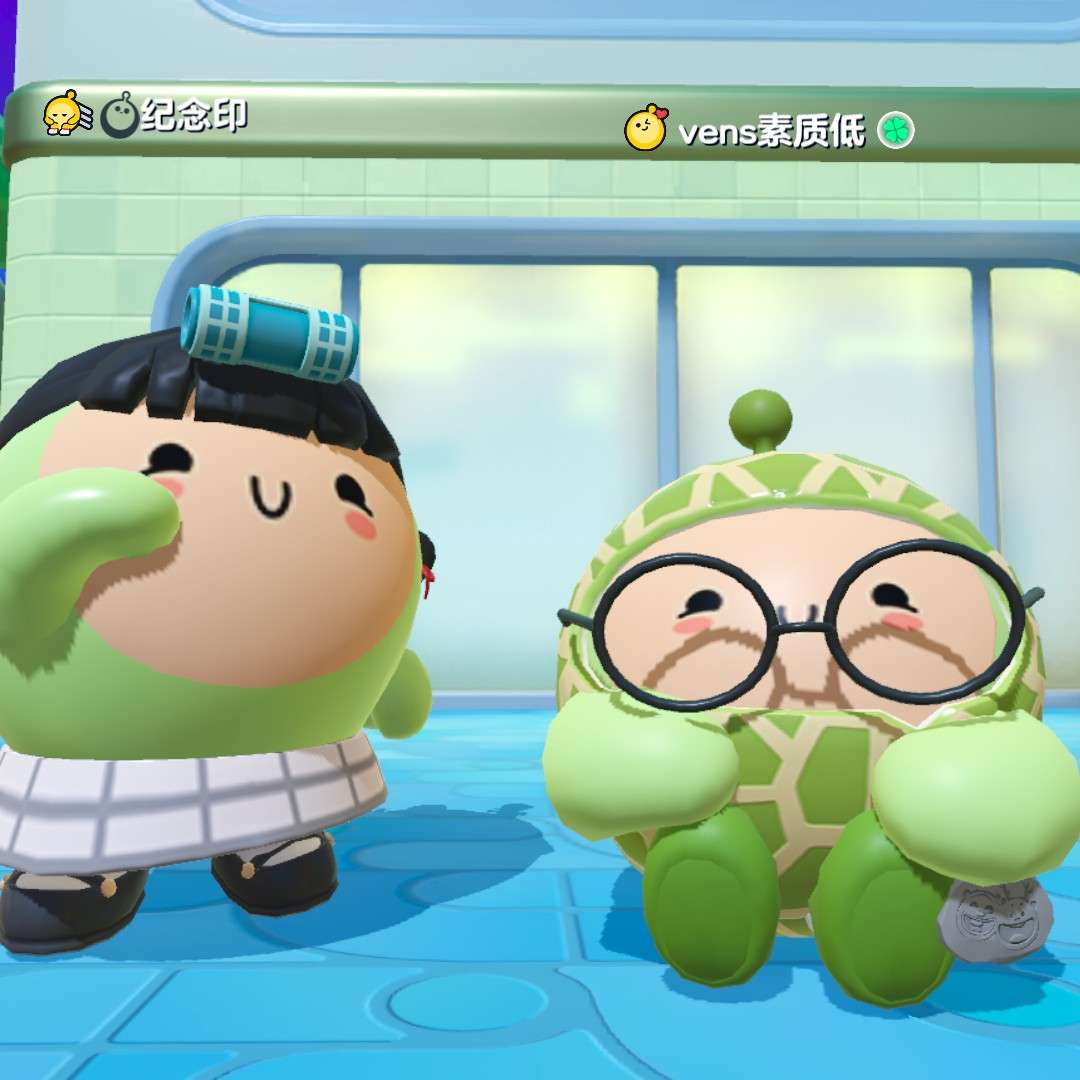Screen dimensions: 1080x1080
Task: Select the vens素质低 player name tag
Action: click(x=771, y=131)
